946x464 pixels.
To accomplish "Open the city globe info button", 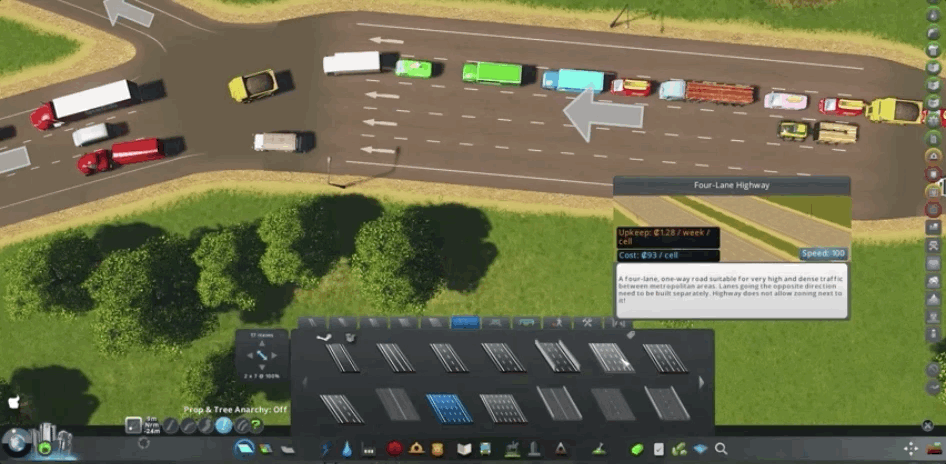I will pyautogui.click(x=16, y=442).
